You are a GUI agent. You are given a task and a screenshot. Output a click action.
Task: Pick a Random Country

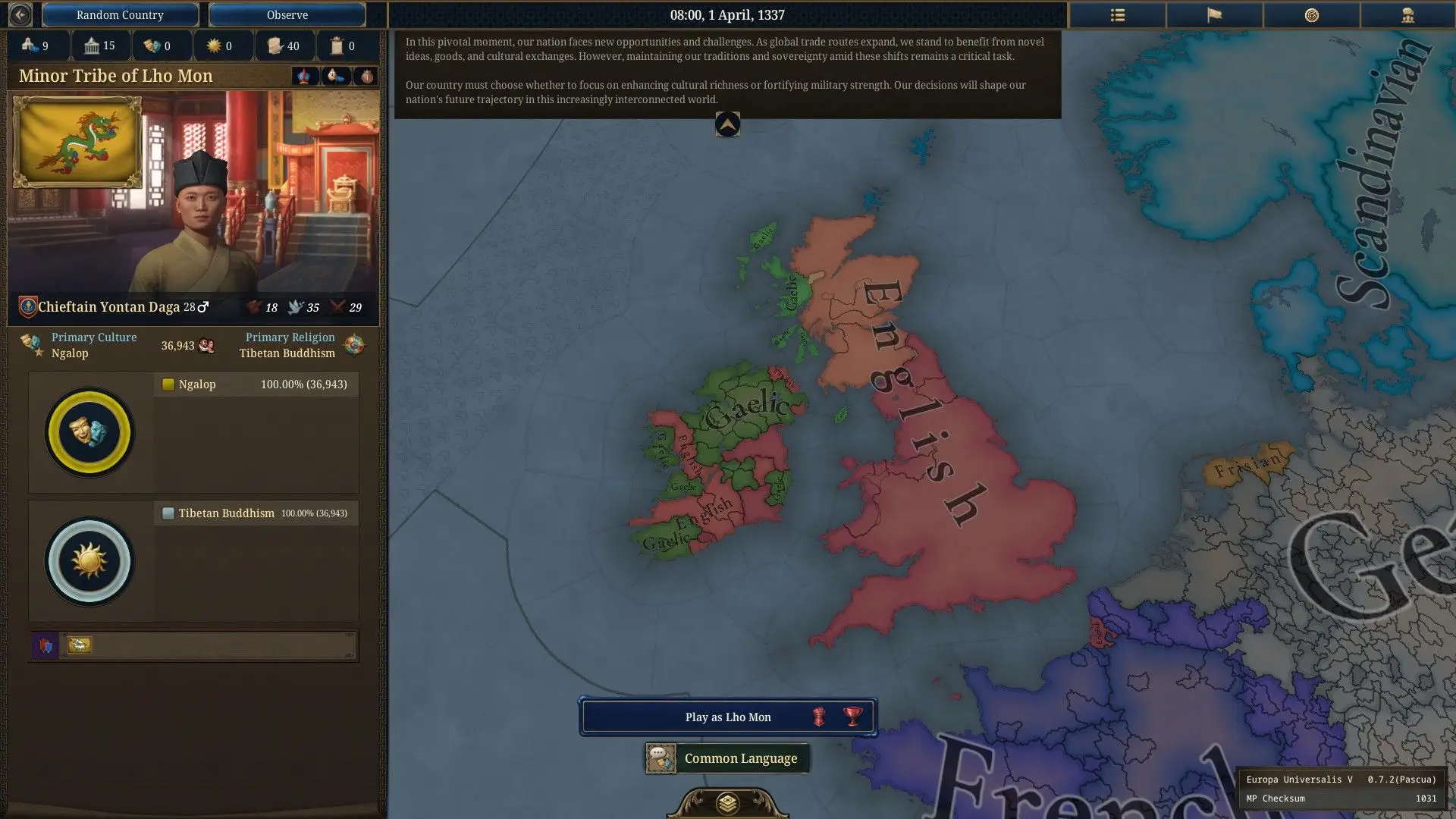(120, 14)
